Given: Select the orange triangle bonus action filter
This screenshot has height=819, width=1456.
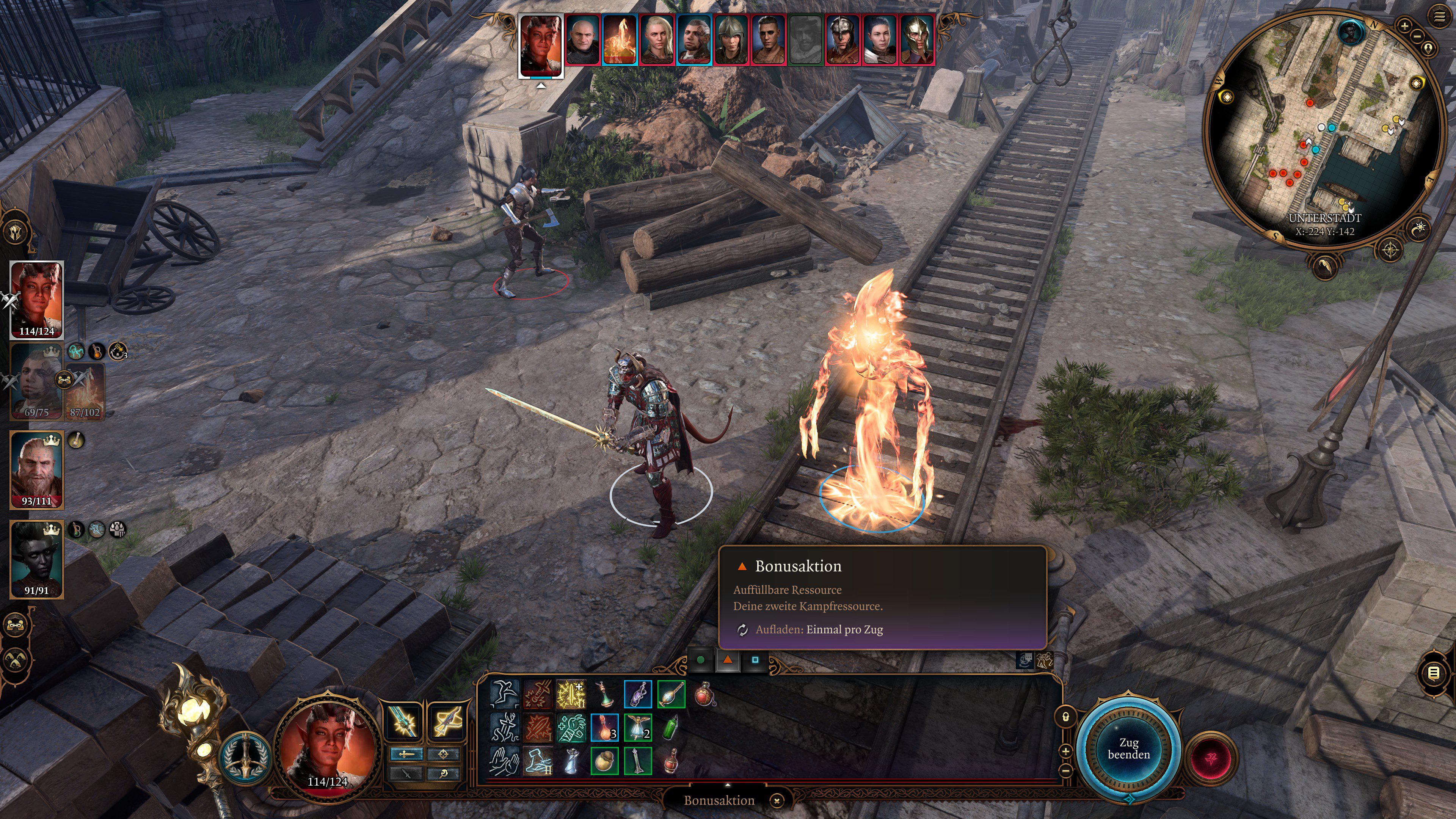Looking at the screenshot, I should [728, 660].
